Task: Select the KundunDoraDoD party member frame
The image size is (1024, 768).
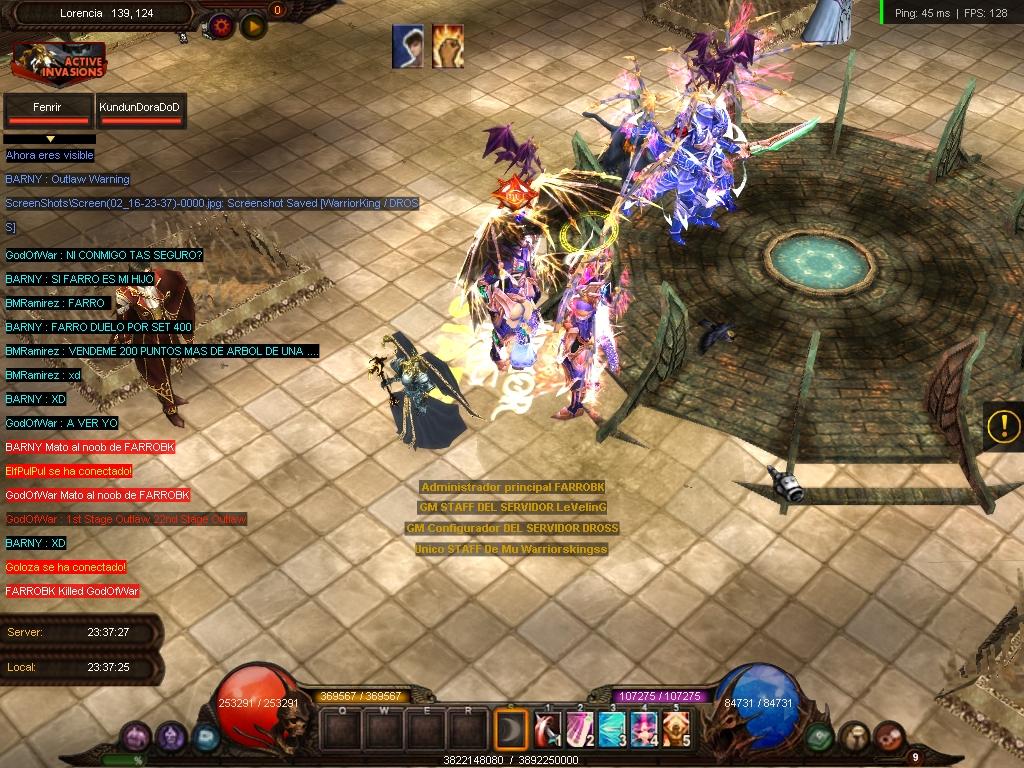Action: pyautogui.click(x=141, y=110)
